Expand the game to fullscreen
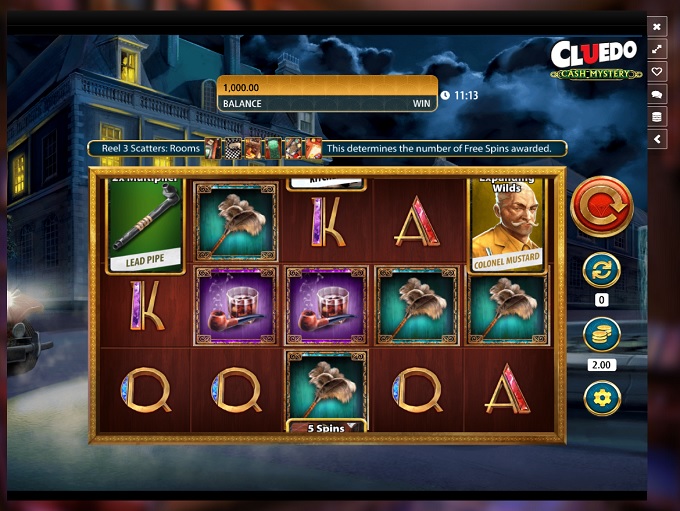This screenshot has width=680, height=511. [x=657, y=49]
